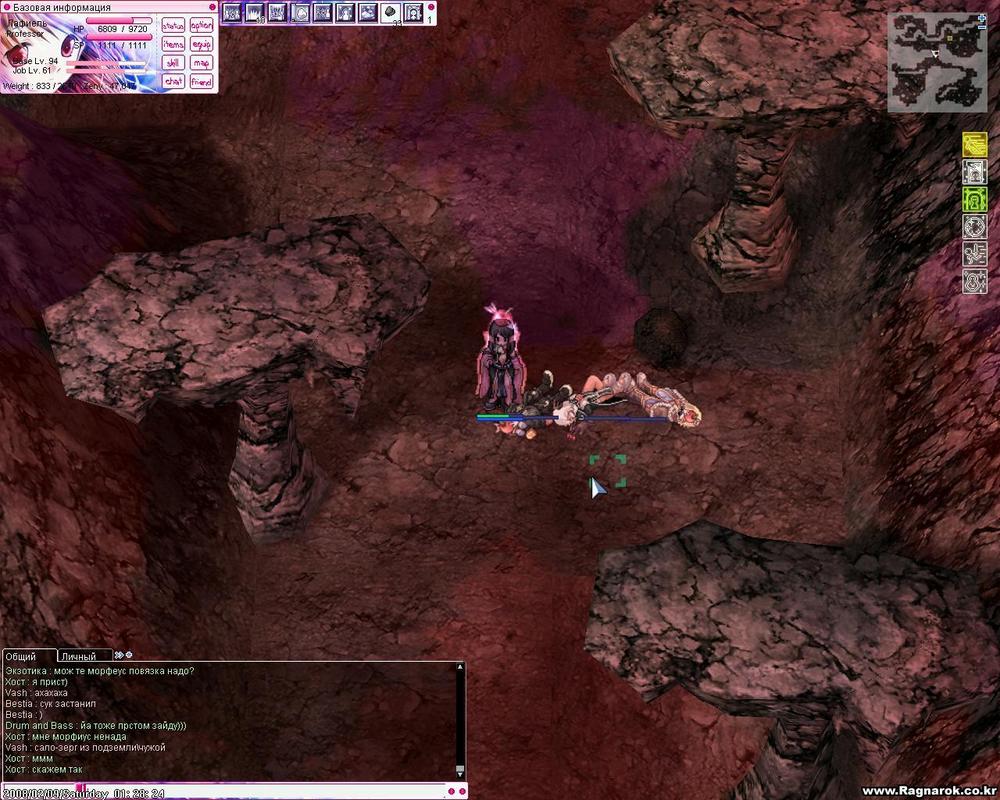
Task: Click the yellow status buff icon
Action: click(975, 146)
